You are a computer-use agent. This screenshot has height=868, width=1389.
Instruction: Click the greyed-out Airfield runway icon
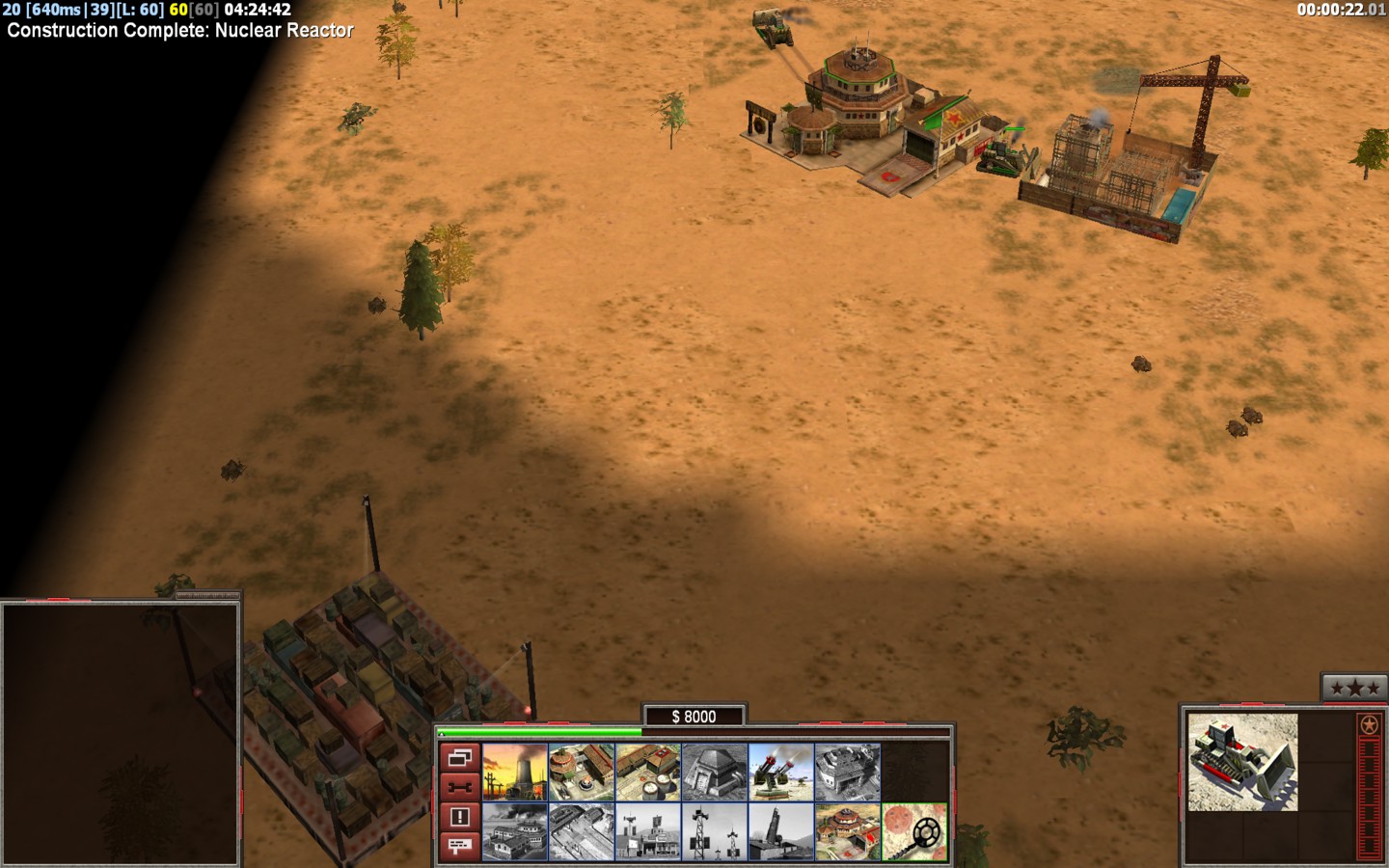582,832
